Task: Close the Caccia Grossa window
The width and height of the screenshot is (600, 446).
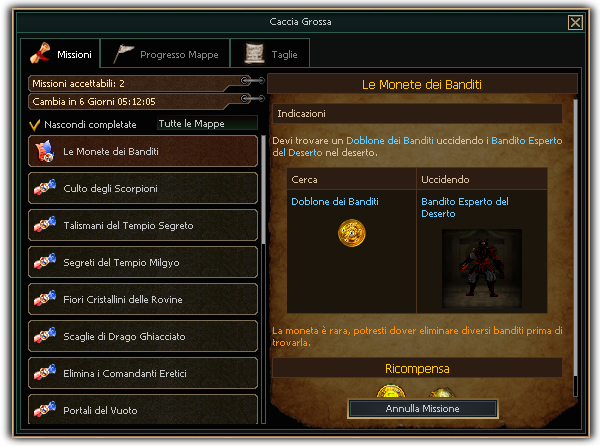Action: (x=575, y=22)
